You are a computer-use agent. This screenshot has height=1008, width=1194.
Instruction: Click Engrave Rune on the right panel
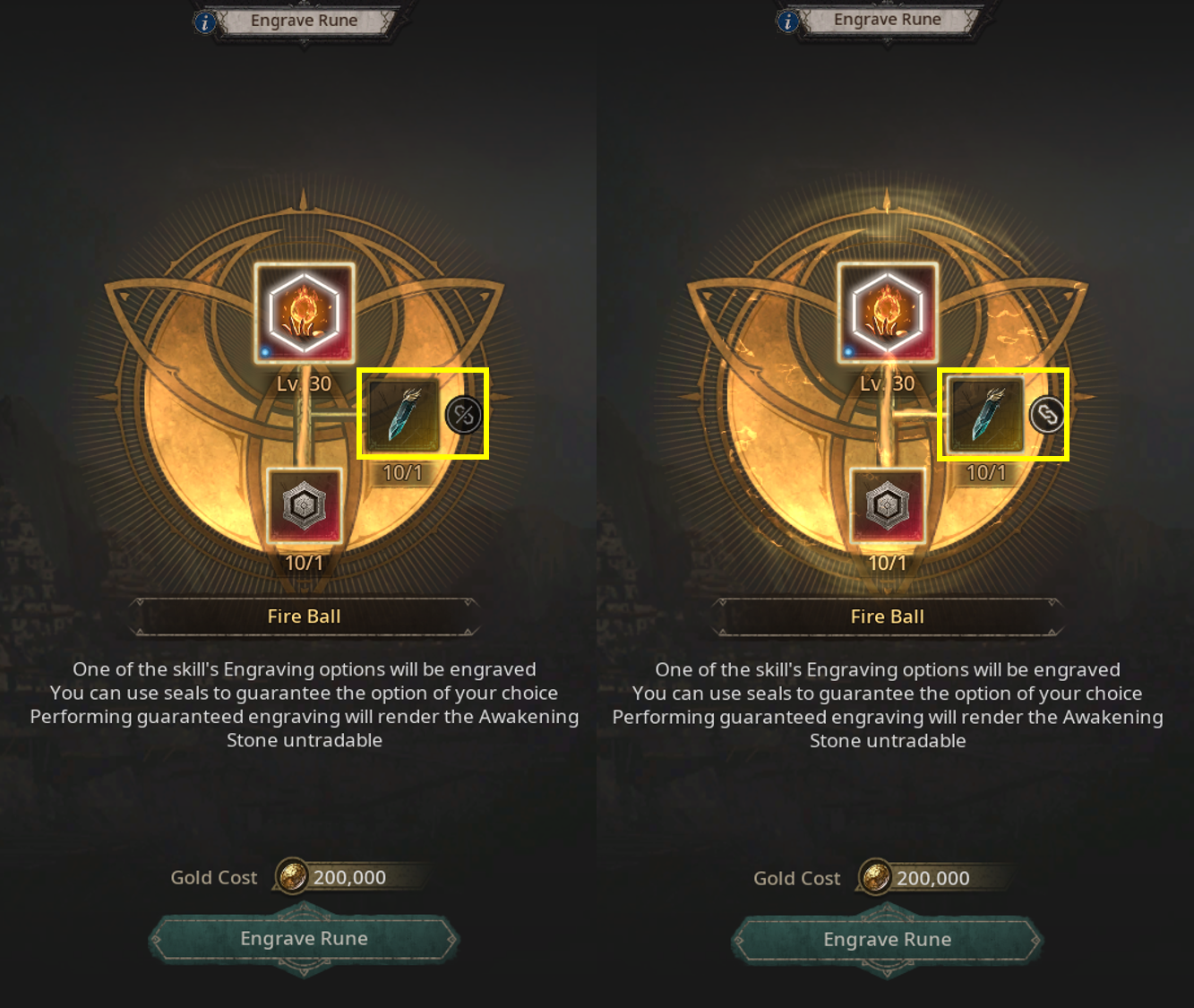pos(888,939)
